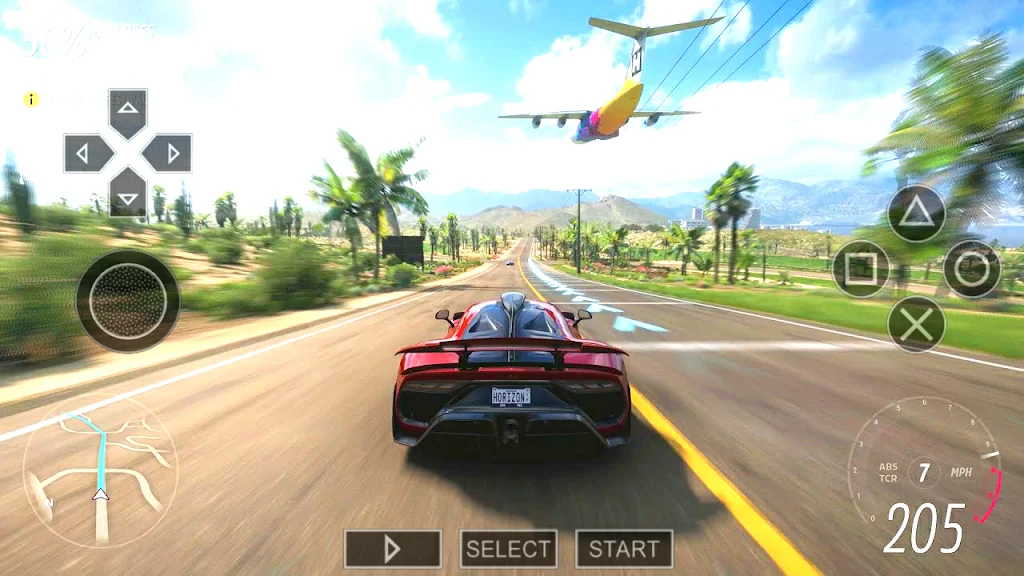Click the play arrow button beside SELECT

pos(393,548)
